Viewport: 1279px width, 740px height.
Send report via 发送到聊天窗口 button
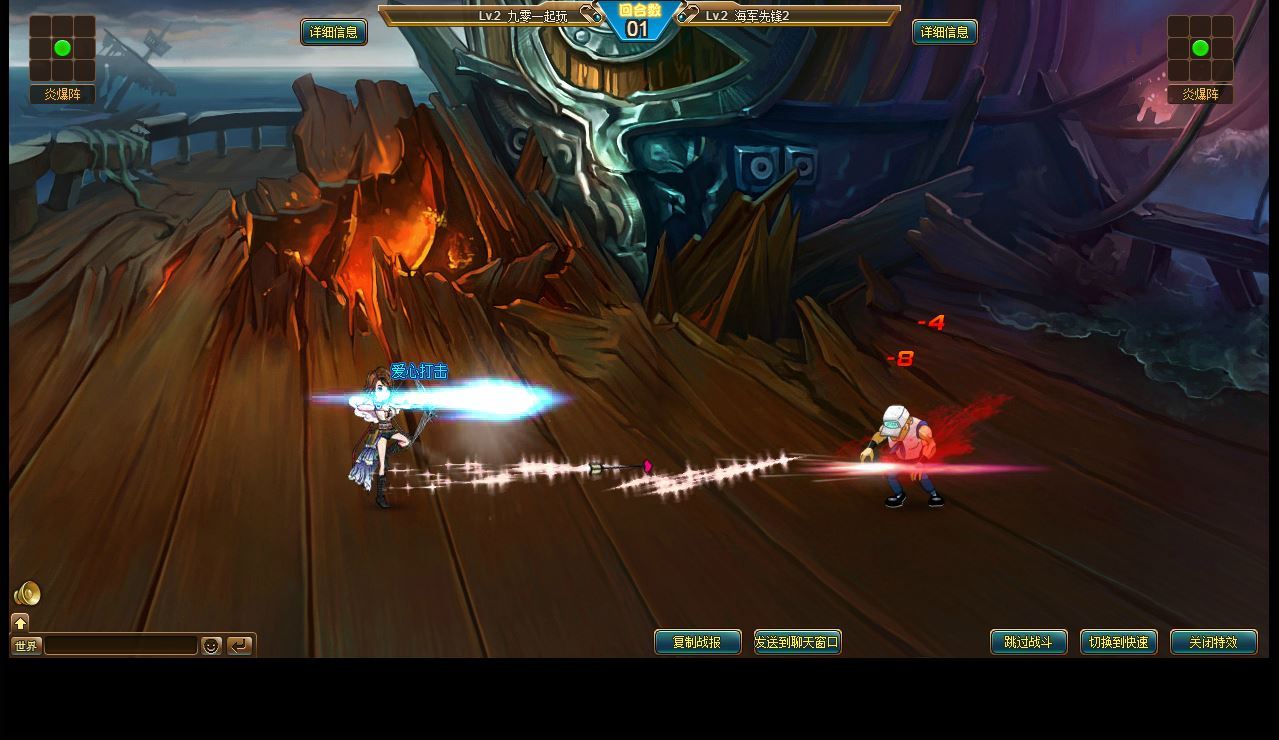click(x=797, y=642)
